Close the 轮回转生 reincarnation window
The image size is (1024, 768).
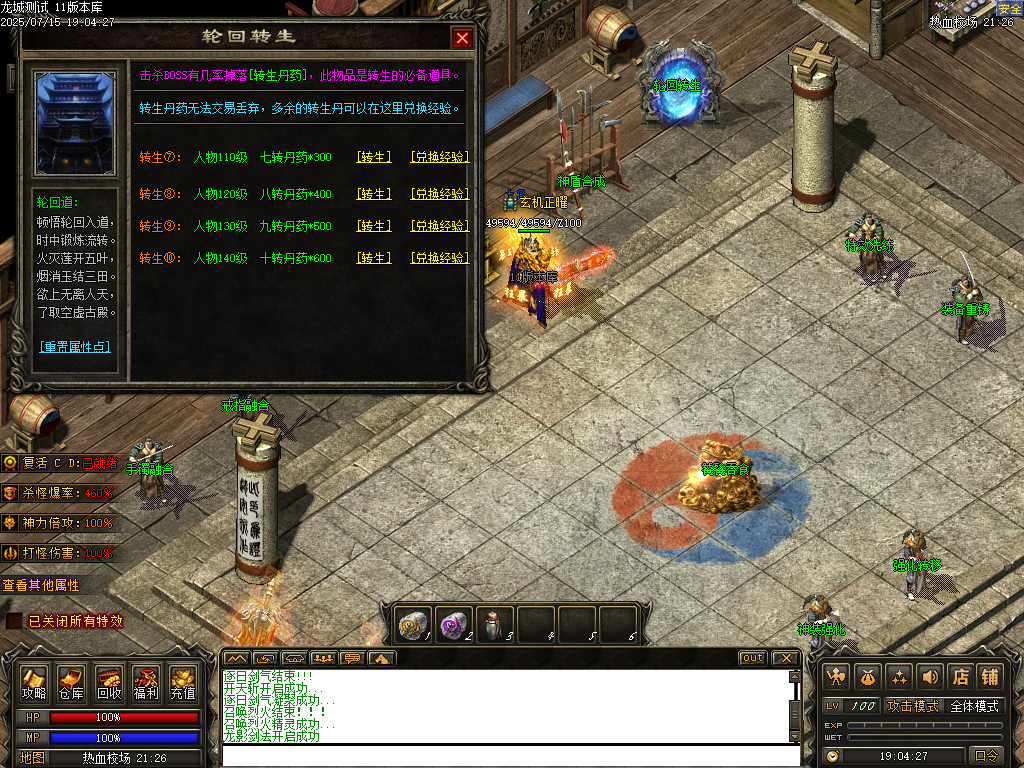[x=462, y=38]
